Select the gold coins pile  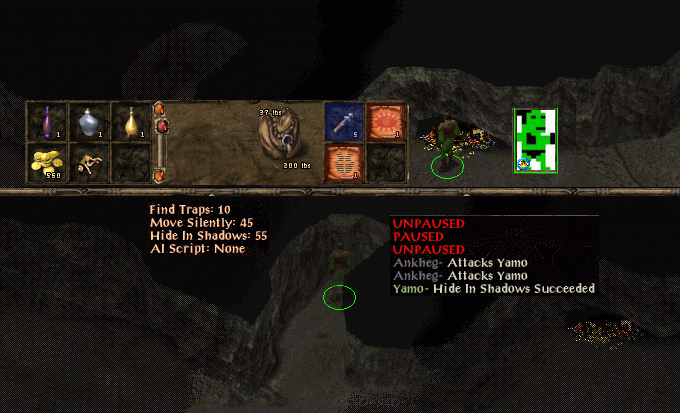pyautogui.click(x=47, y=162)
